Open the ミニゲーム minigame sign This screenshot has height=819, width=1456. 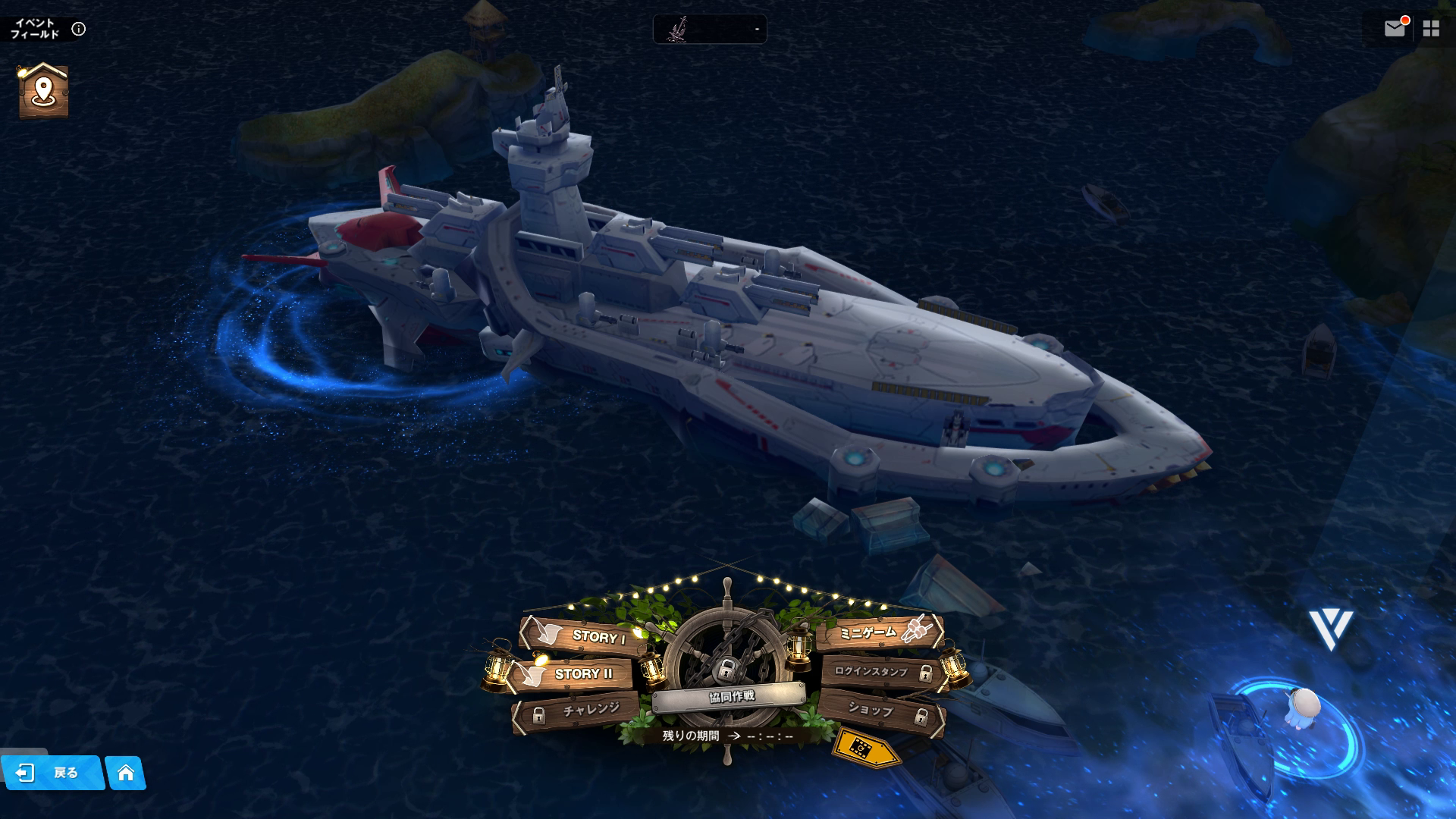[880, 632]
